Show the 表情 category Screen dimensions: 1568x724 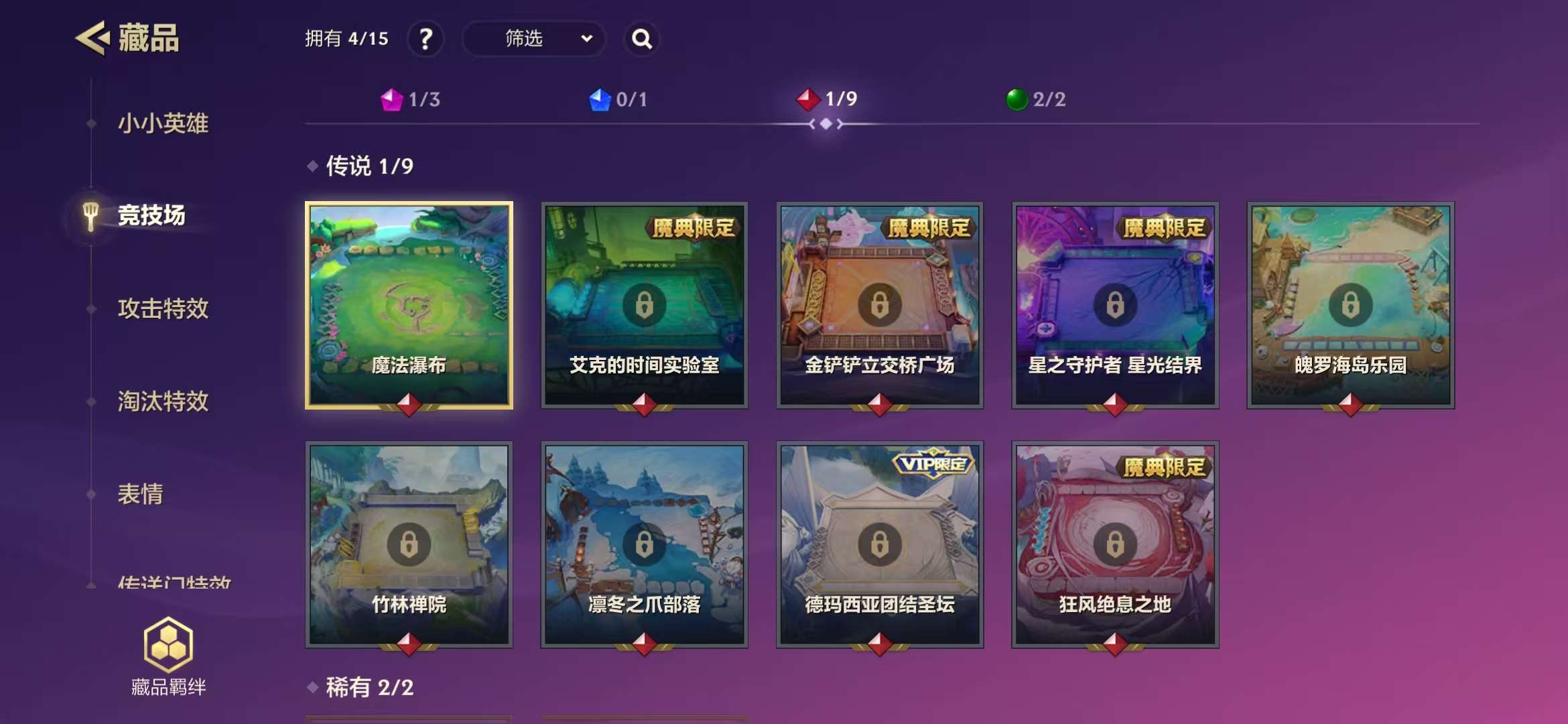[x=140, y=494]
